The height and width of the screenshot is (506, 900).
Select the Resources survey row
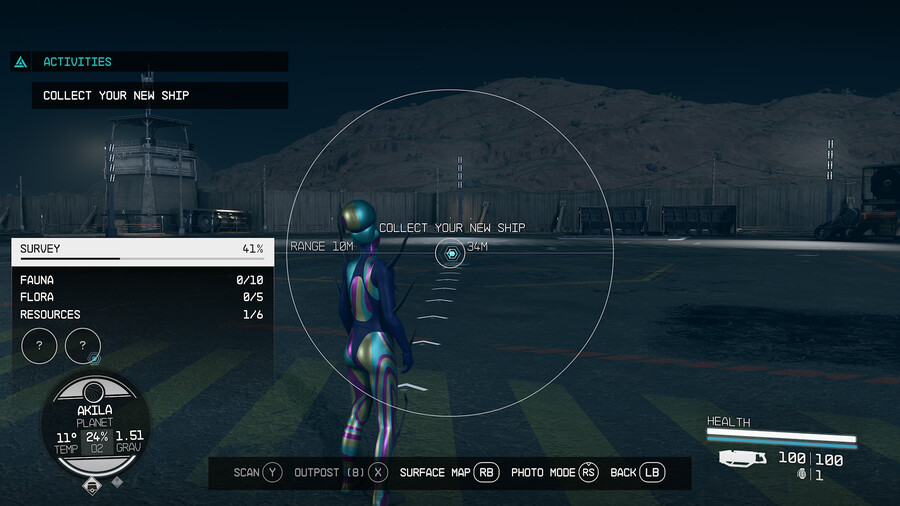[x=141, y=314]
